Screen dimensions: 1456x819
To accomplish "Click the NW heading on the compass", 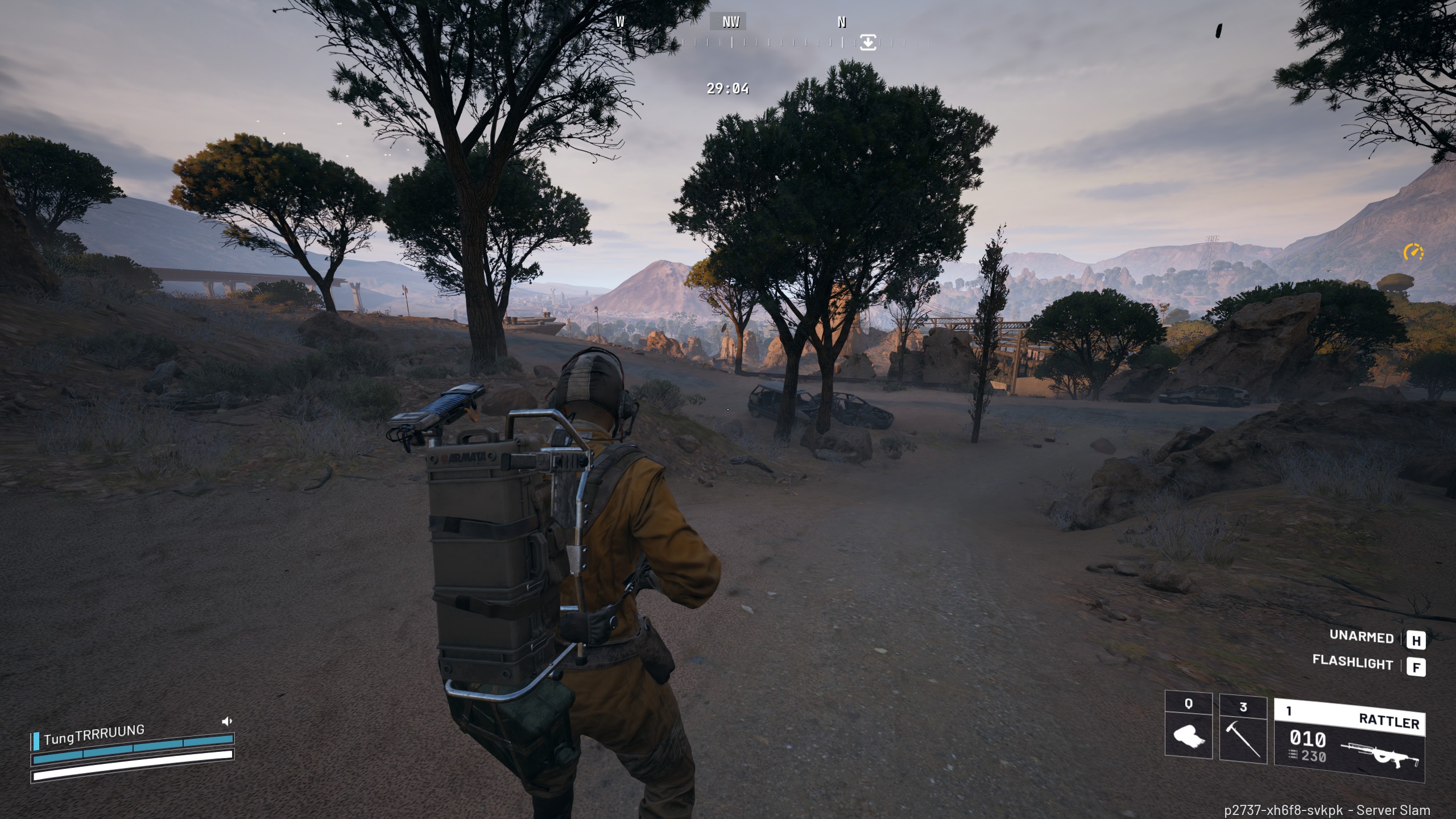I will [x=730, y=22].
